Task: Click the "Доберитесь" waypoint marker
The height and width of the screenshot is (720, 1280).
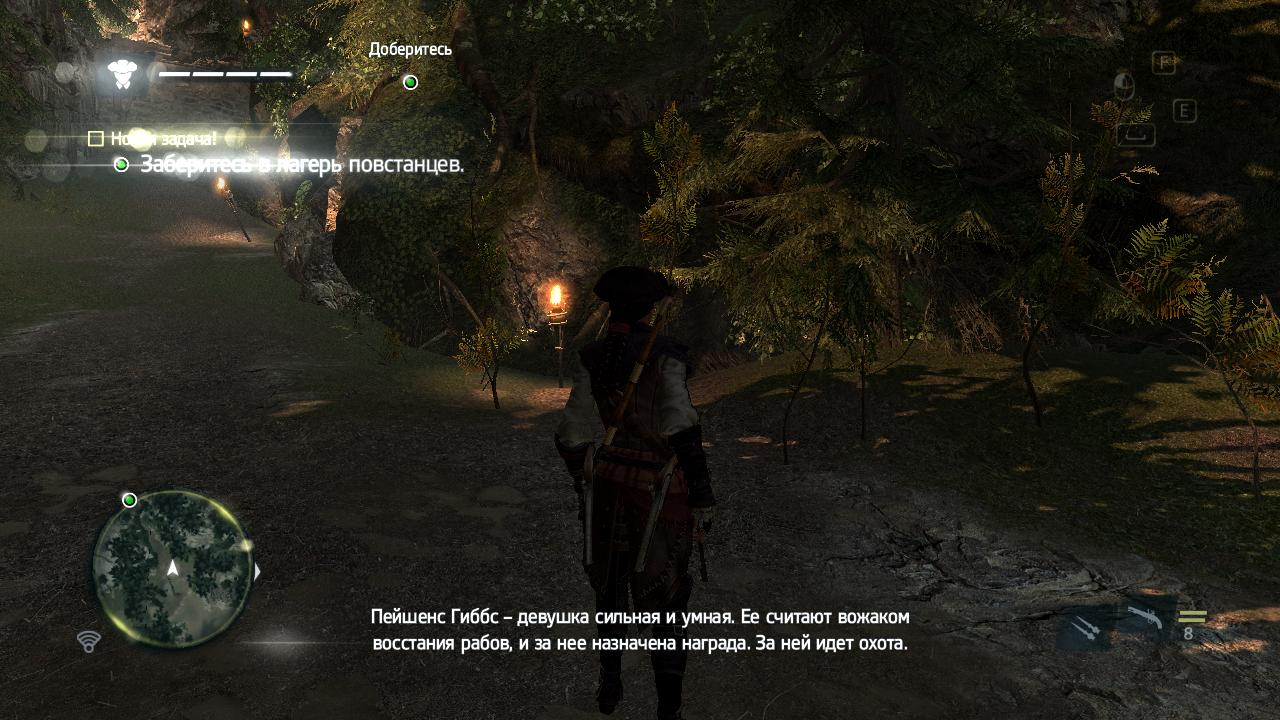Action: click(410, 82)
